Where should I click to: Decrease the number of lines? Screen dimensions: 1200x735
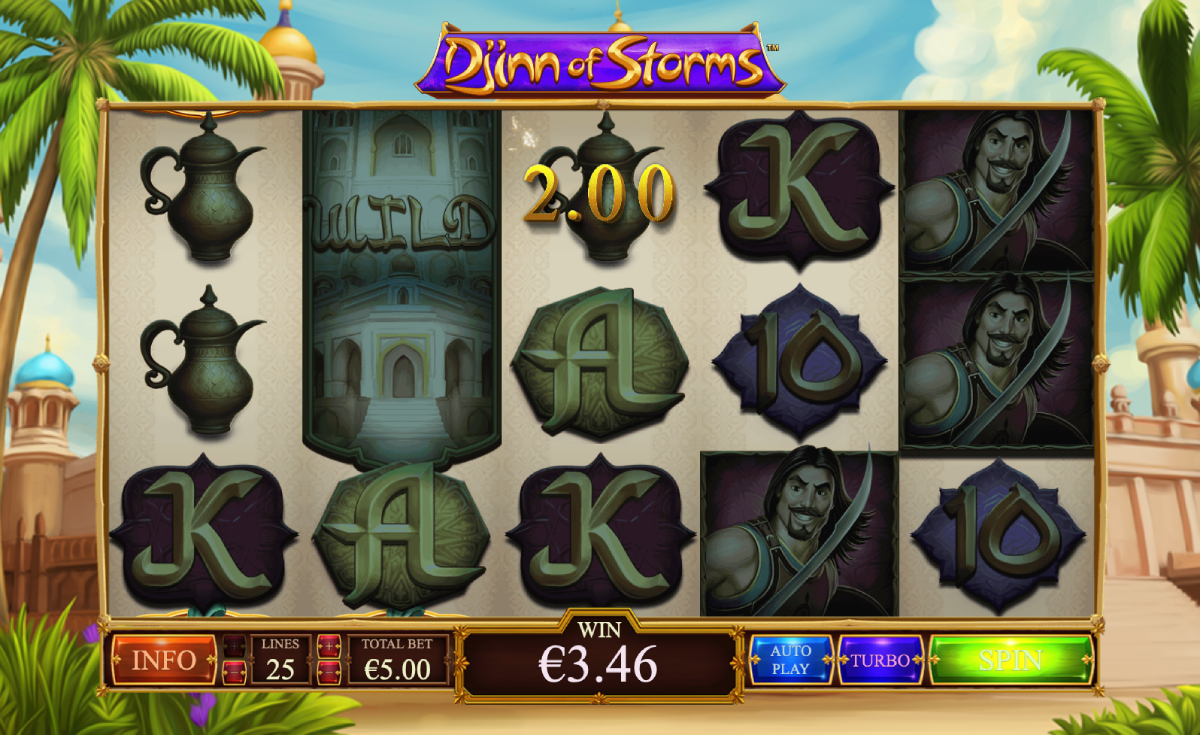[x=234, y=672]
